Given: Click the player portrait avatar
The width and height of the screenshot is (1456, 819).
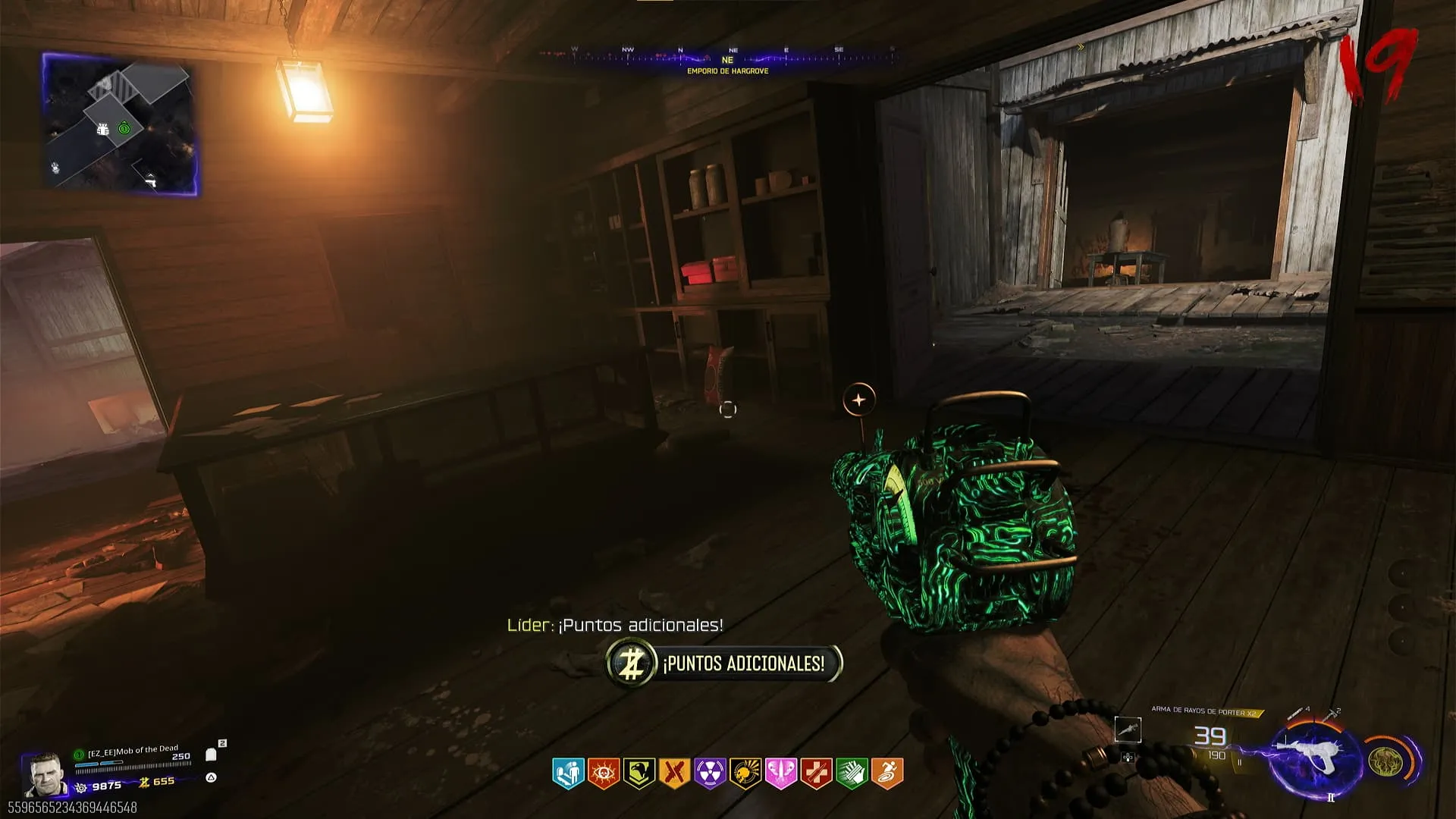Looking at the screenshot, I should coord(44,775).
